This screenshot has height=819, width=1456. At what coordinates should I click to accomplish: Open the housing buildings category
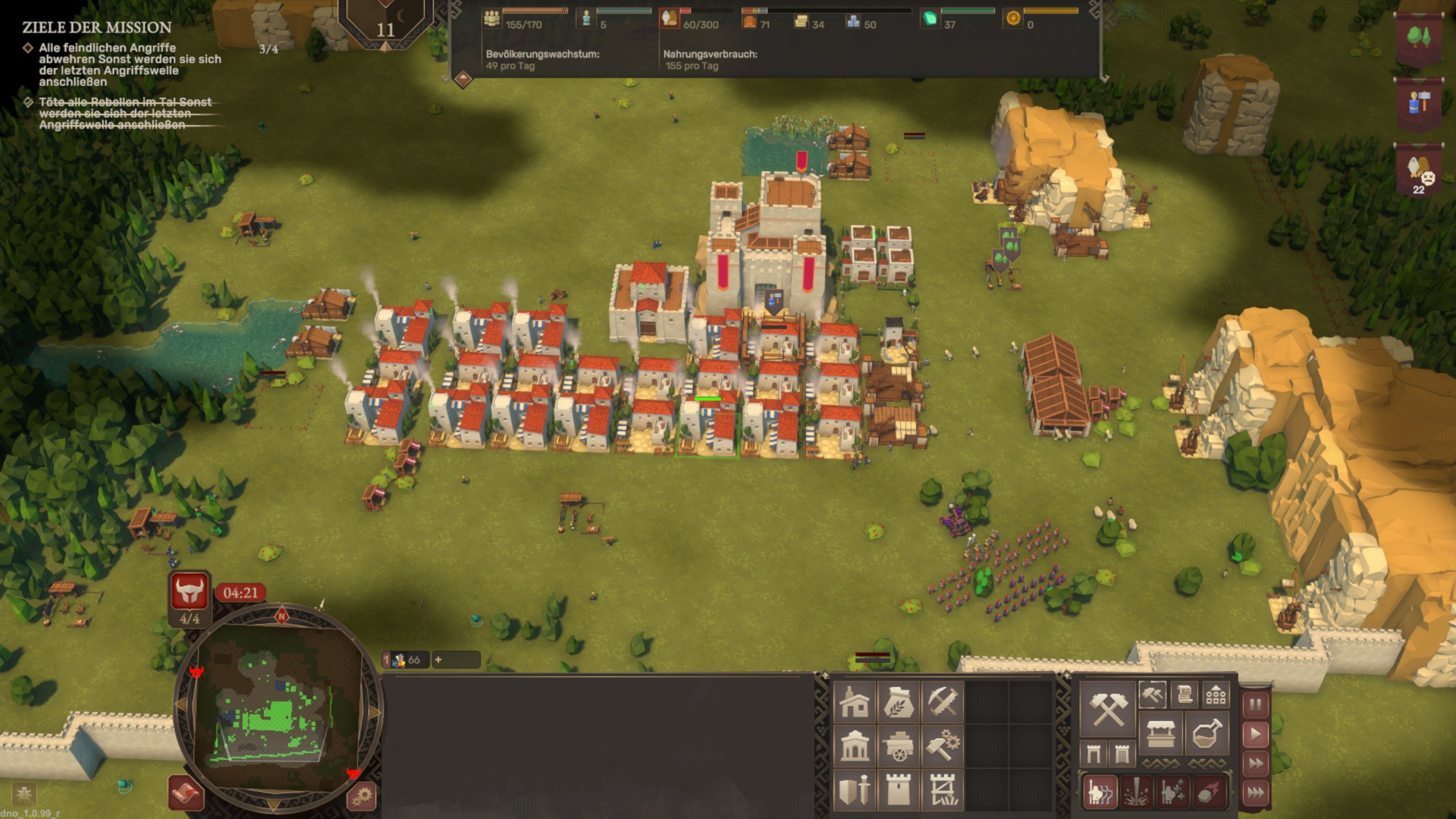click(x=855, y=702)
